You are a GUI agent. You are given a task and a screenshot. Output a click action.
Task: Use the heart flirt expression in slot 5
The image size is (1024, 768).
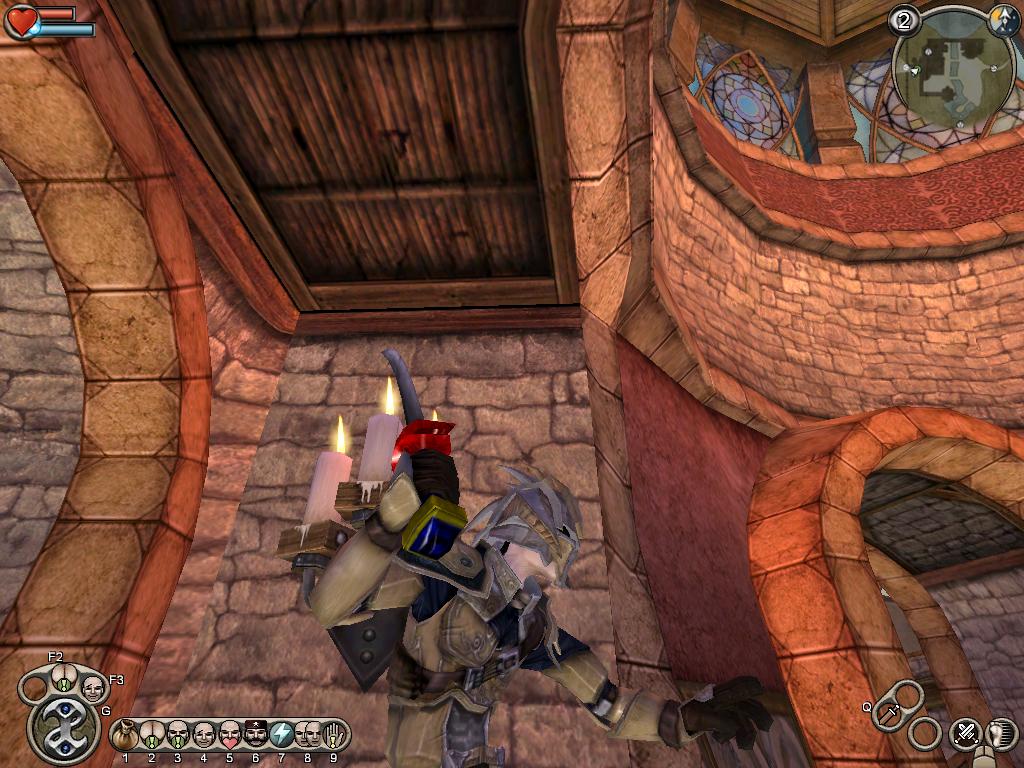click(229, 736)
